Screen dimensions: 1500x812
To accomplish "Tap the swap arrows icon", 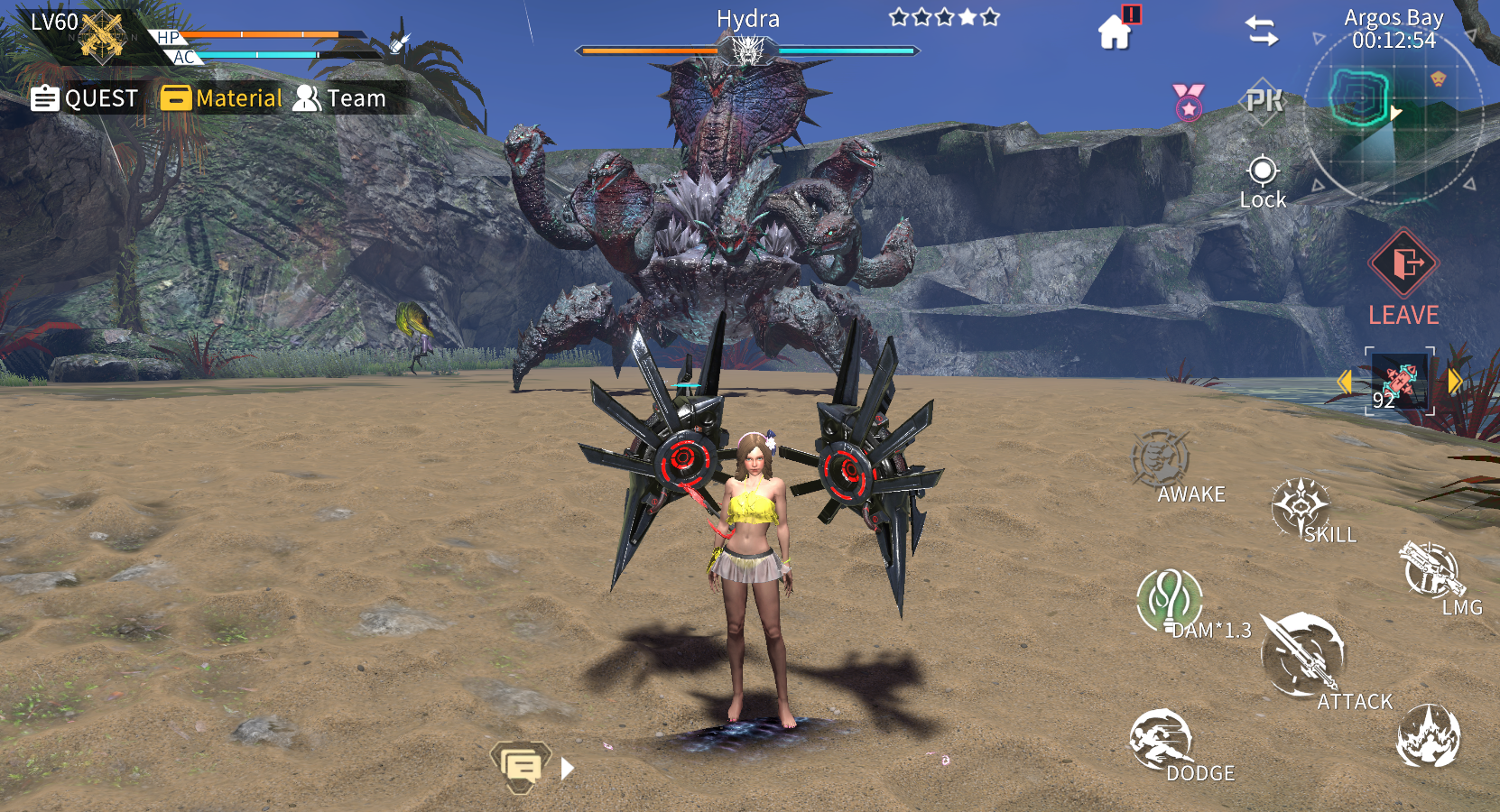I will coord(1262,32).
